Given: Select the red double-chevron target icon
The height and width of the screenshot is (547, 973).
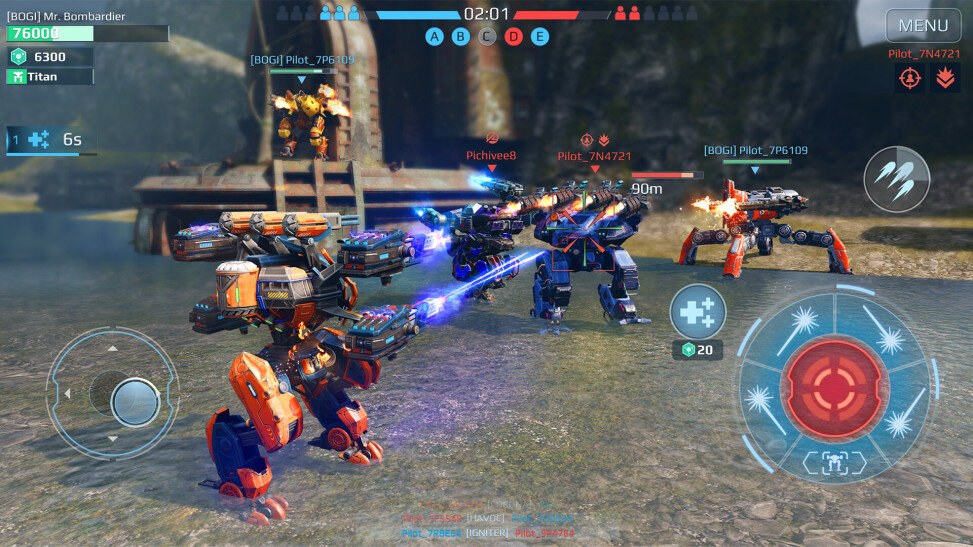Looking at the screenshot, I should click(945, 78).
